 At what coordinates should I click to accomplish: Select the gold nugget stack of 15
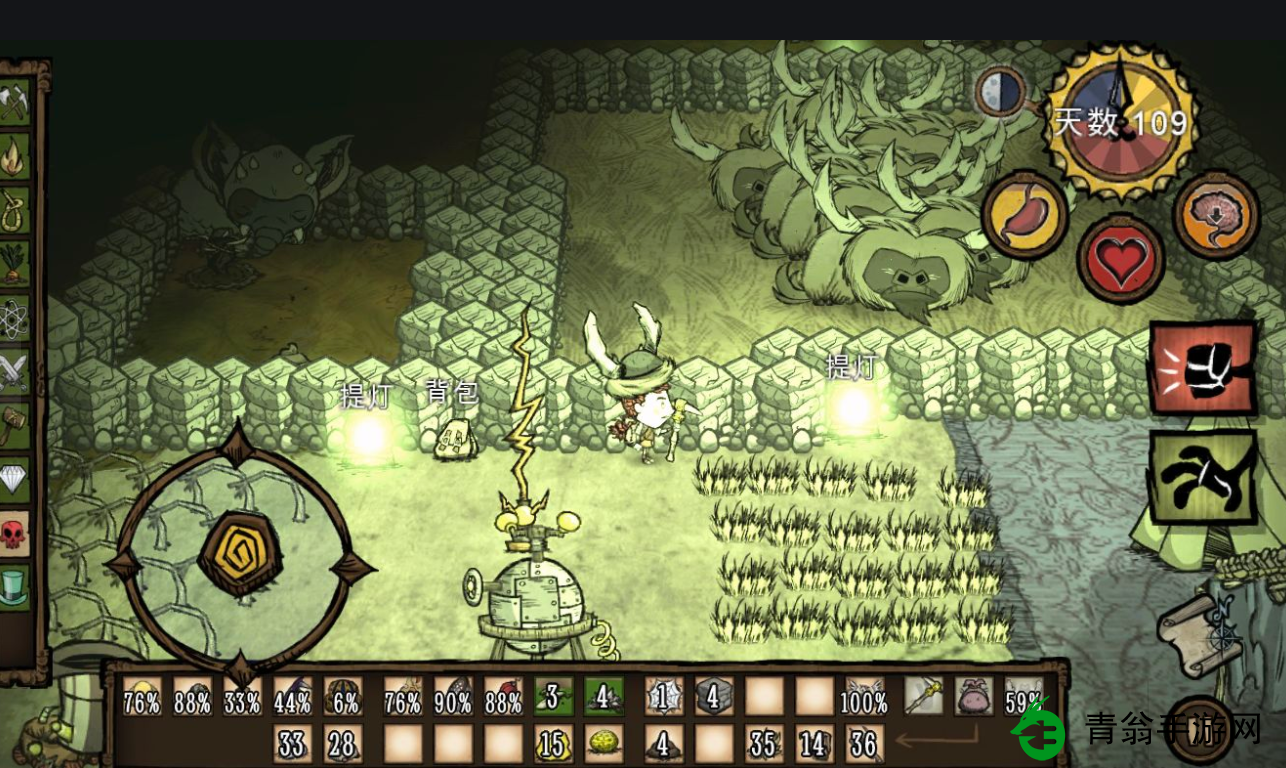coord(553,744)
